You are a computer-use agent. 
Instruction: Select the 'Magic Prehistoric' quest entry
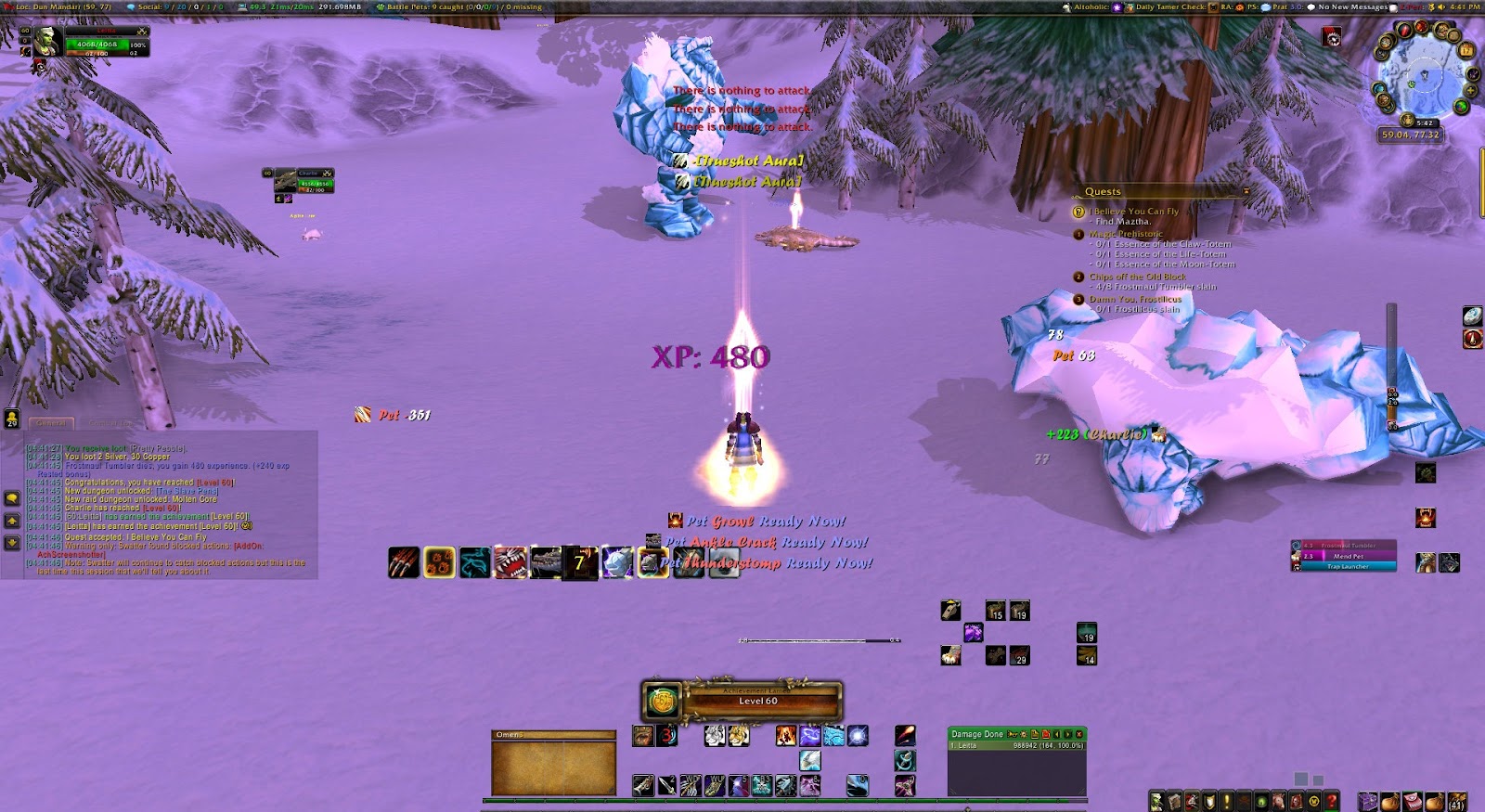pos(1125,234)
